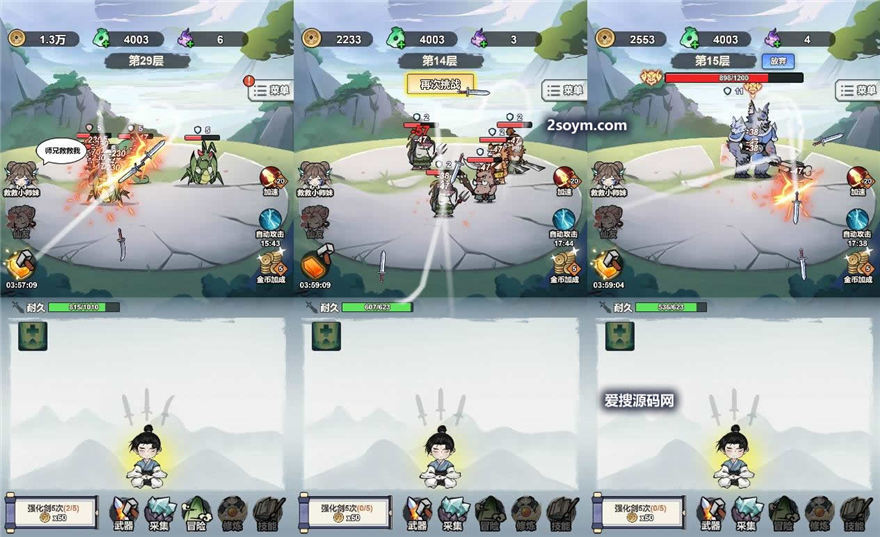Open the unlocked green 冒险 adventure tab

coord(195,511)
